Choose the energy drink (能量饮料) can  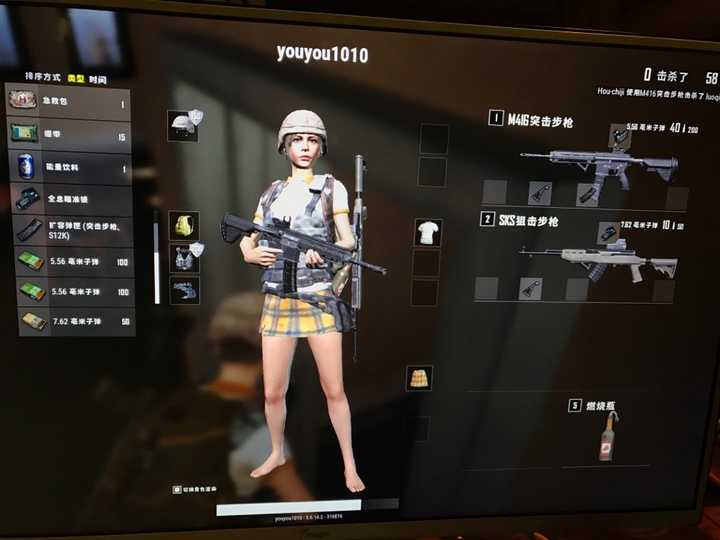68,168
